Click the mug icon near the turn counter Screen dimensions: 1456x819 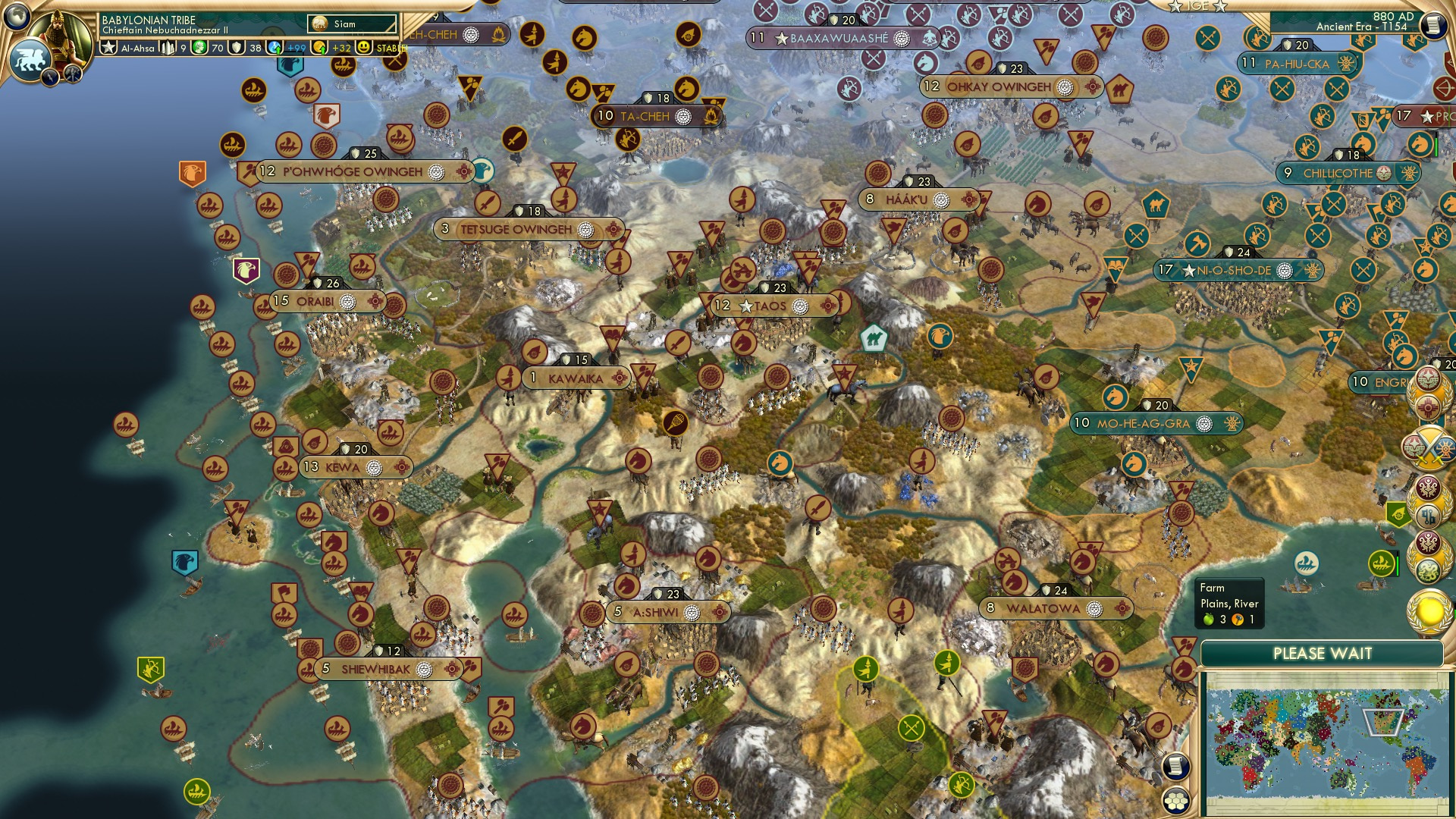pos(1436,24)
